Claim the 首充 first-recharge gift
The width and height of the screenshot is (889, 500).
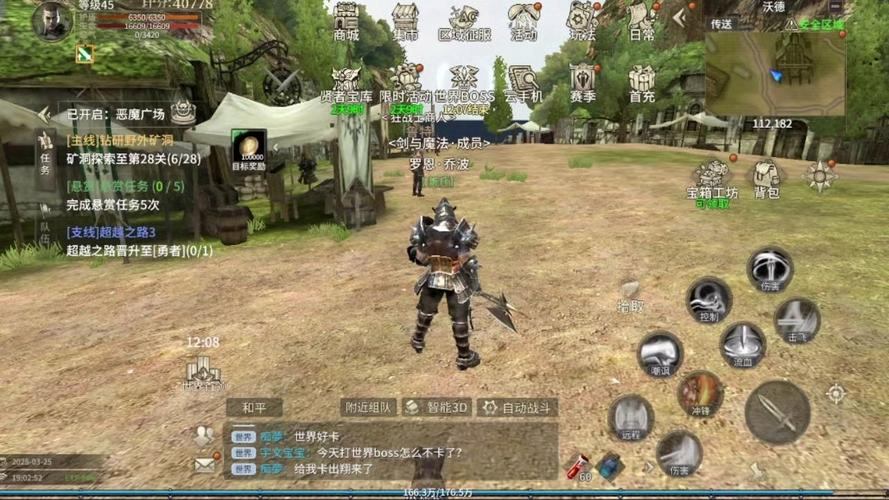click(641, 82)
